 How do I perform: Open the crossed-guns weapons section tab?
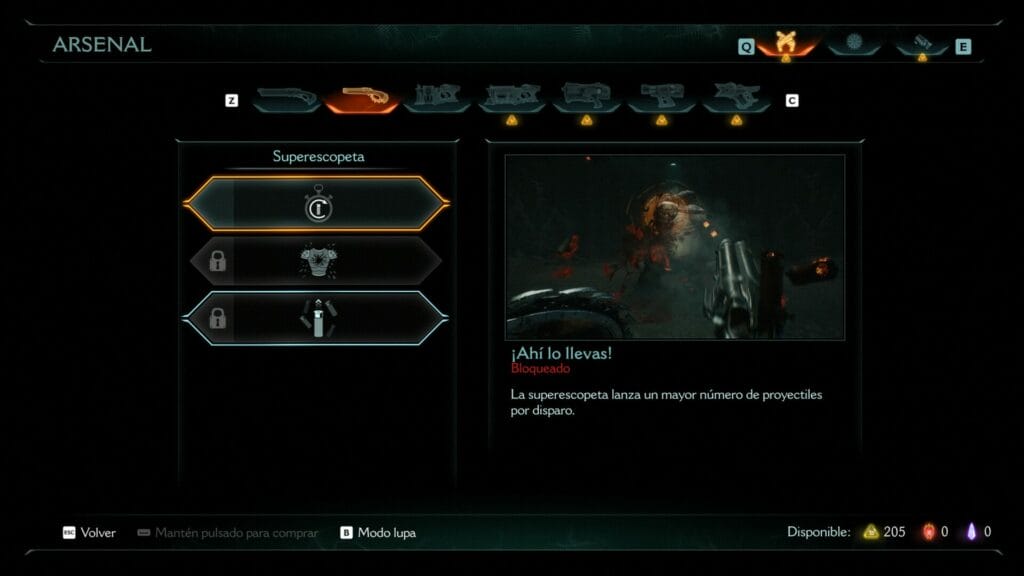point(785,44)
